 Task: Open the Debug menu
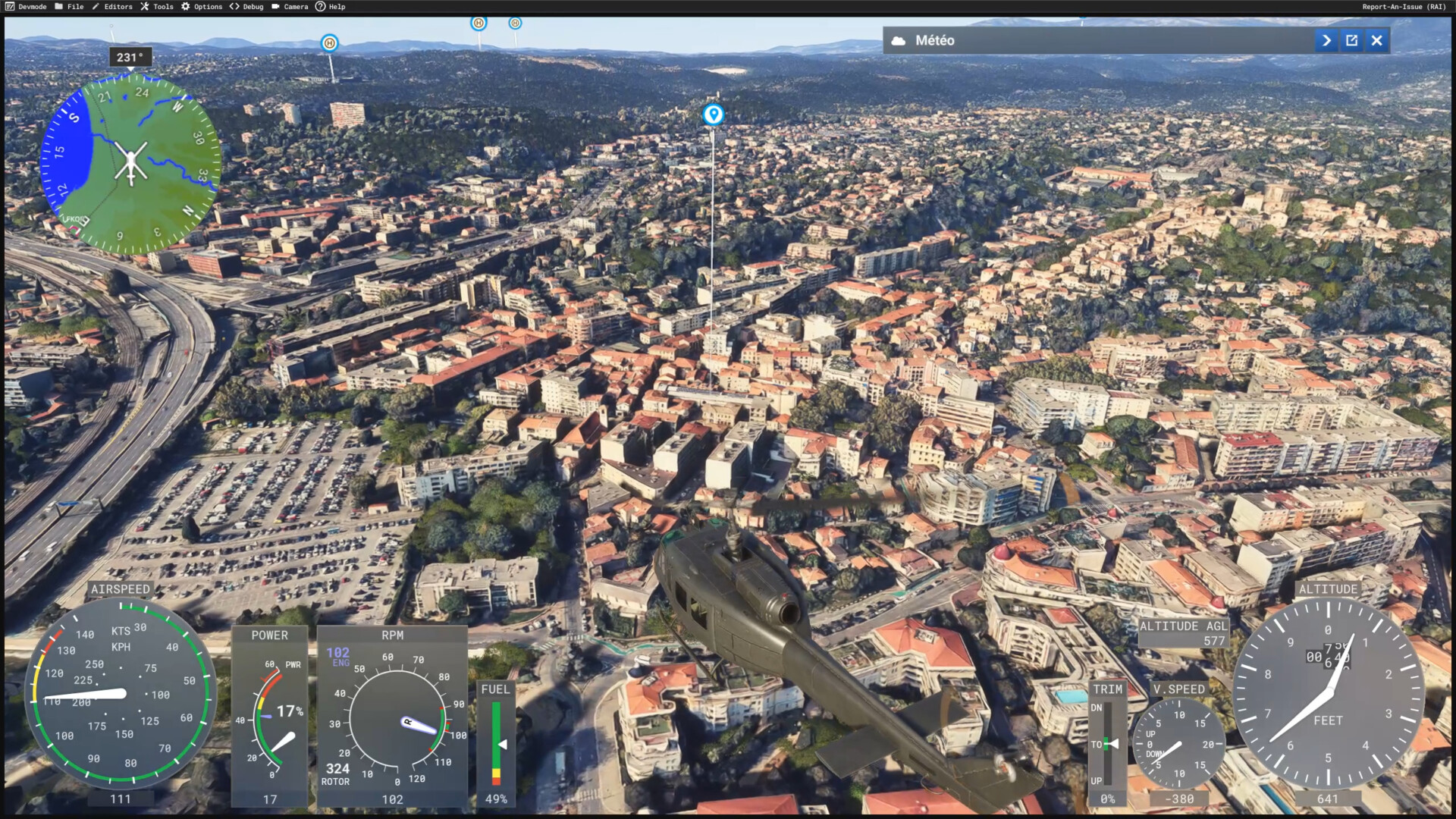pyautogui.click(x=246, y=7)
